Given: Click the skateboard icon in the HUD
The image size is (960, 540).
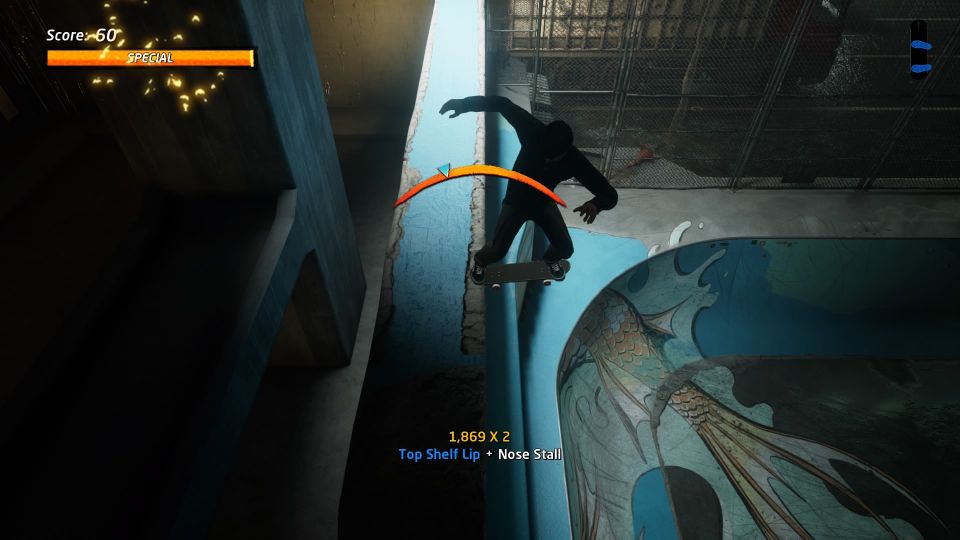Looking at the screenshot, I should click(x=921, y=47).
